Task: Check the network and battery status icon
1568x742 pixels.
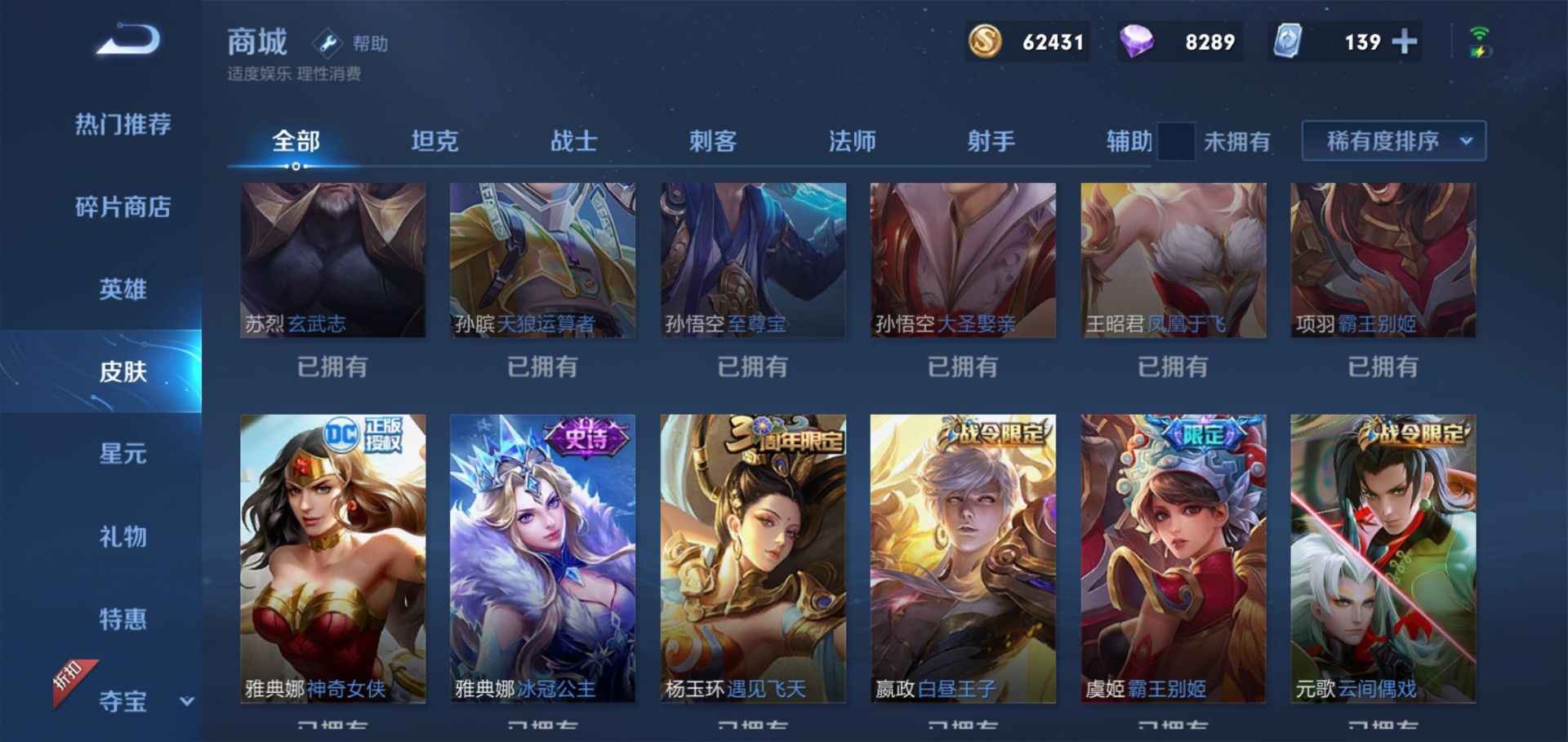Action: tap(1479, 42)
